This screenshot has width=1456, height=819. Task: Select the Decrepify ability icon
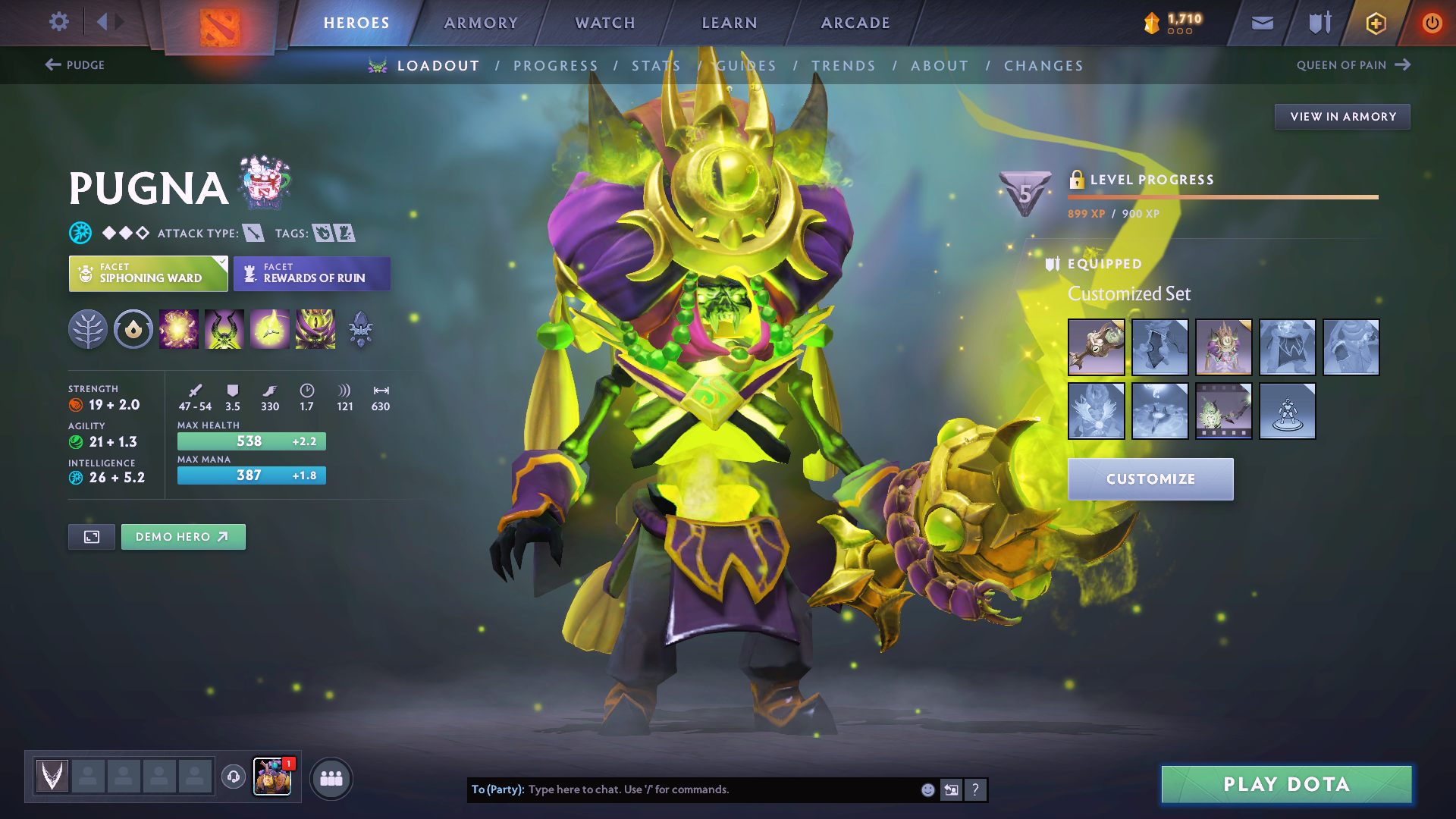pos(224,329)
